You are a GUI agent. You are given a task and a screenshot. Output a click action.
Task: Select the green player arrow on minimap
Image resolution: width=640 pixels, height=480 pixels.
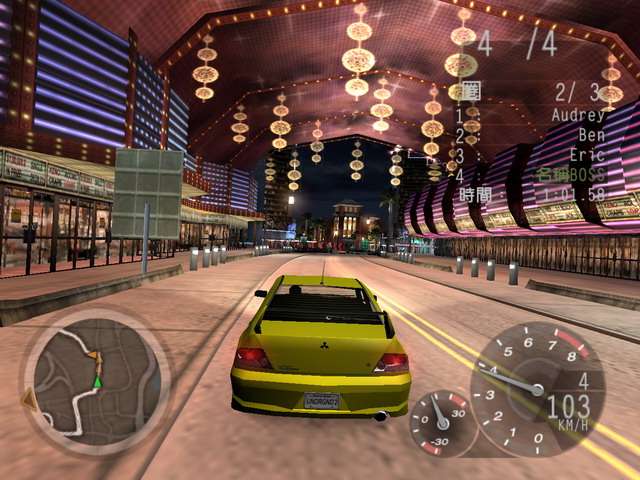tap(98, 381)
